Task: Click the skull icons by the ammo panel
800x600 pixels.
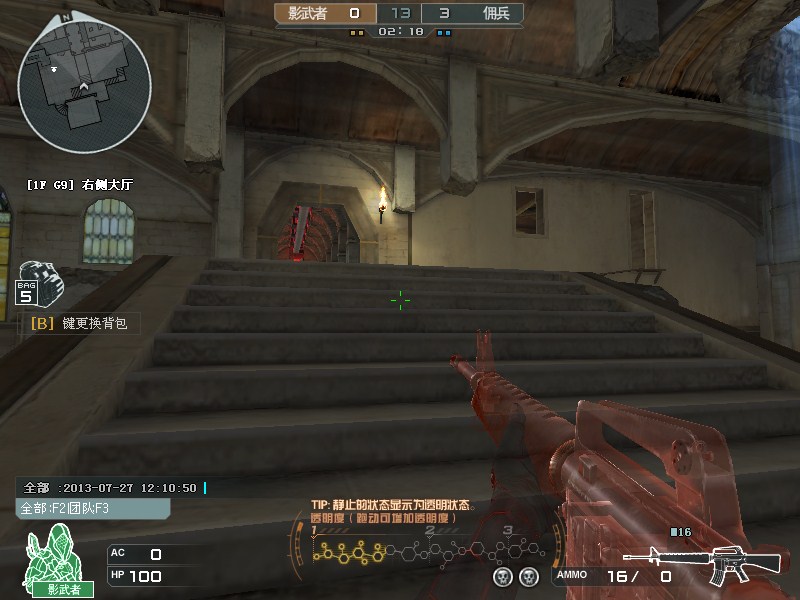Action: coord(516,577)
